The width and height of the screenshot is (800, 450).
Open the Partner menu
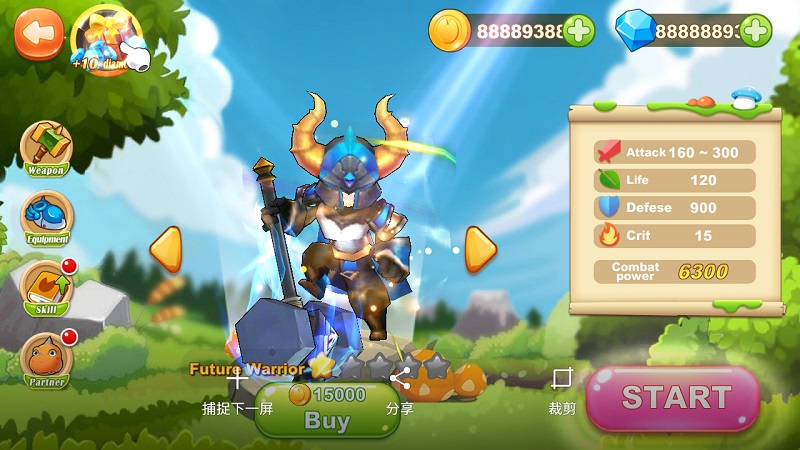[x=46, y=359]
